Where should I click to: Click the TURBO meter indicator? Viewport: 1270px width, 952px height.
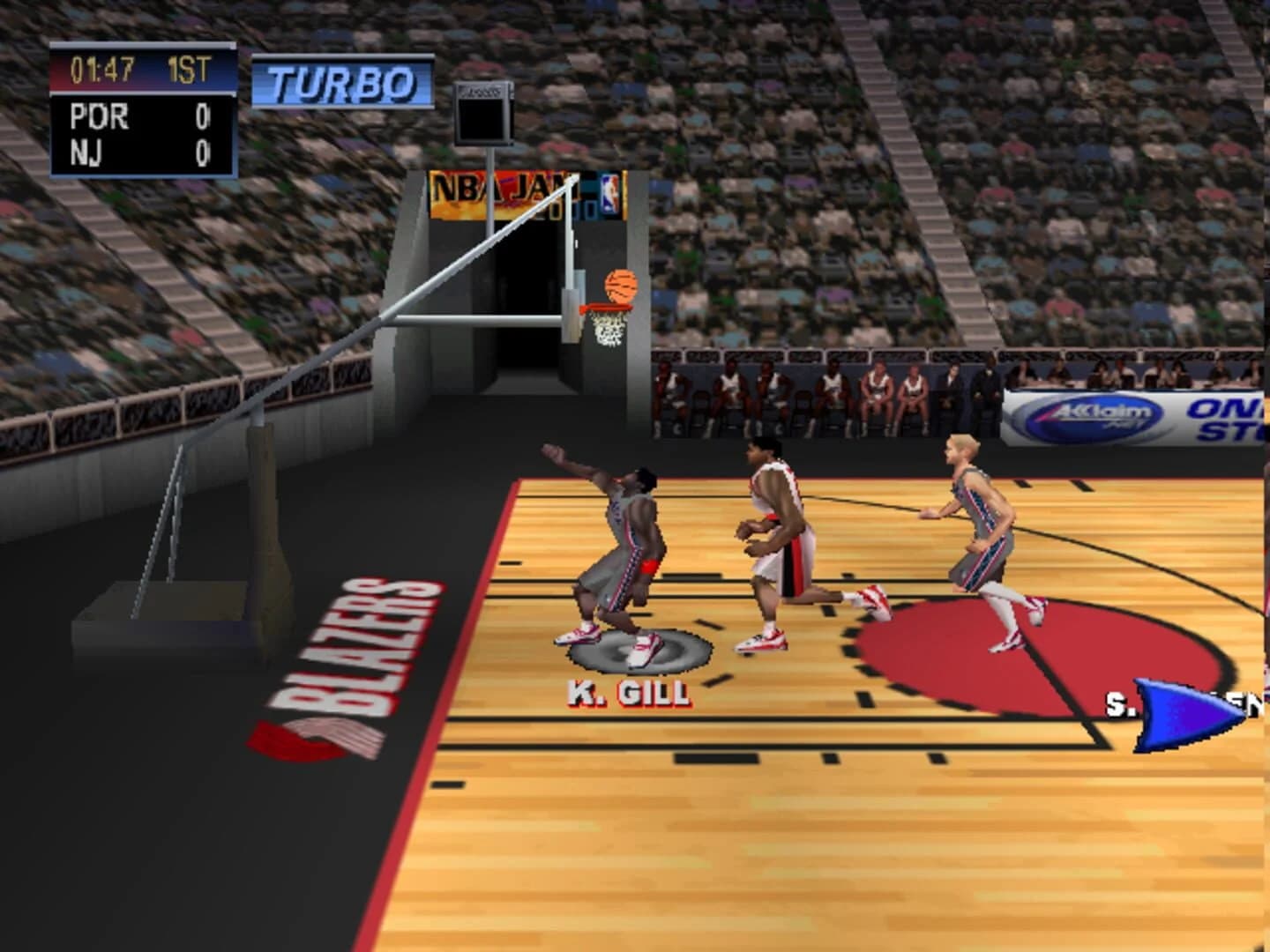340,79
